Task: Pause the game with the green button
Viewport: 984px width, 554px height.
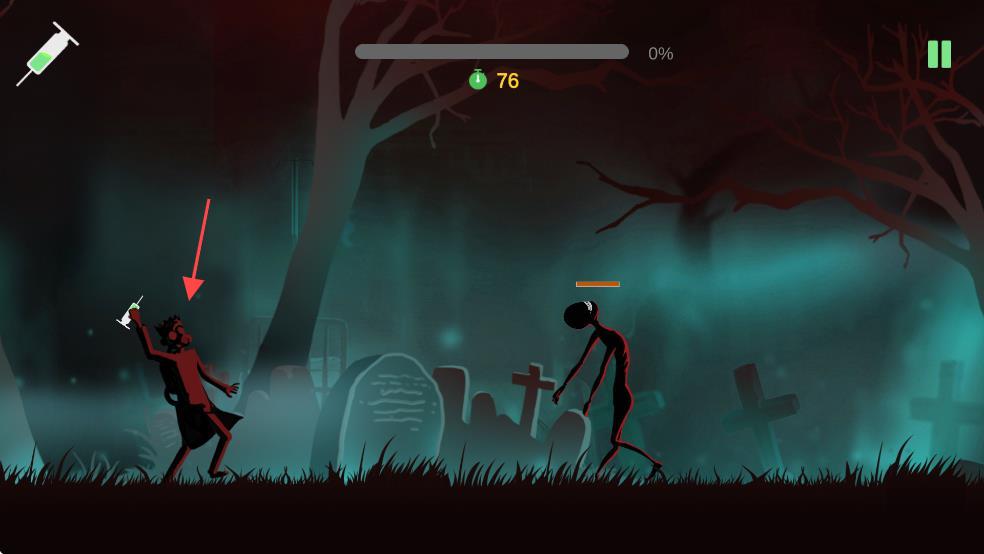Action: pos(939,54)
